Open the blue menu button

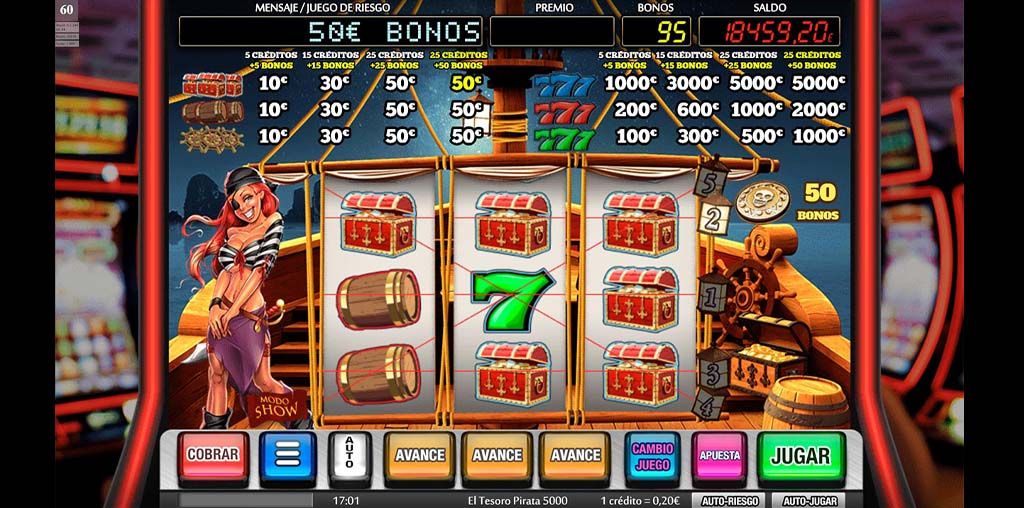[288, 456]
